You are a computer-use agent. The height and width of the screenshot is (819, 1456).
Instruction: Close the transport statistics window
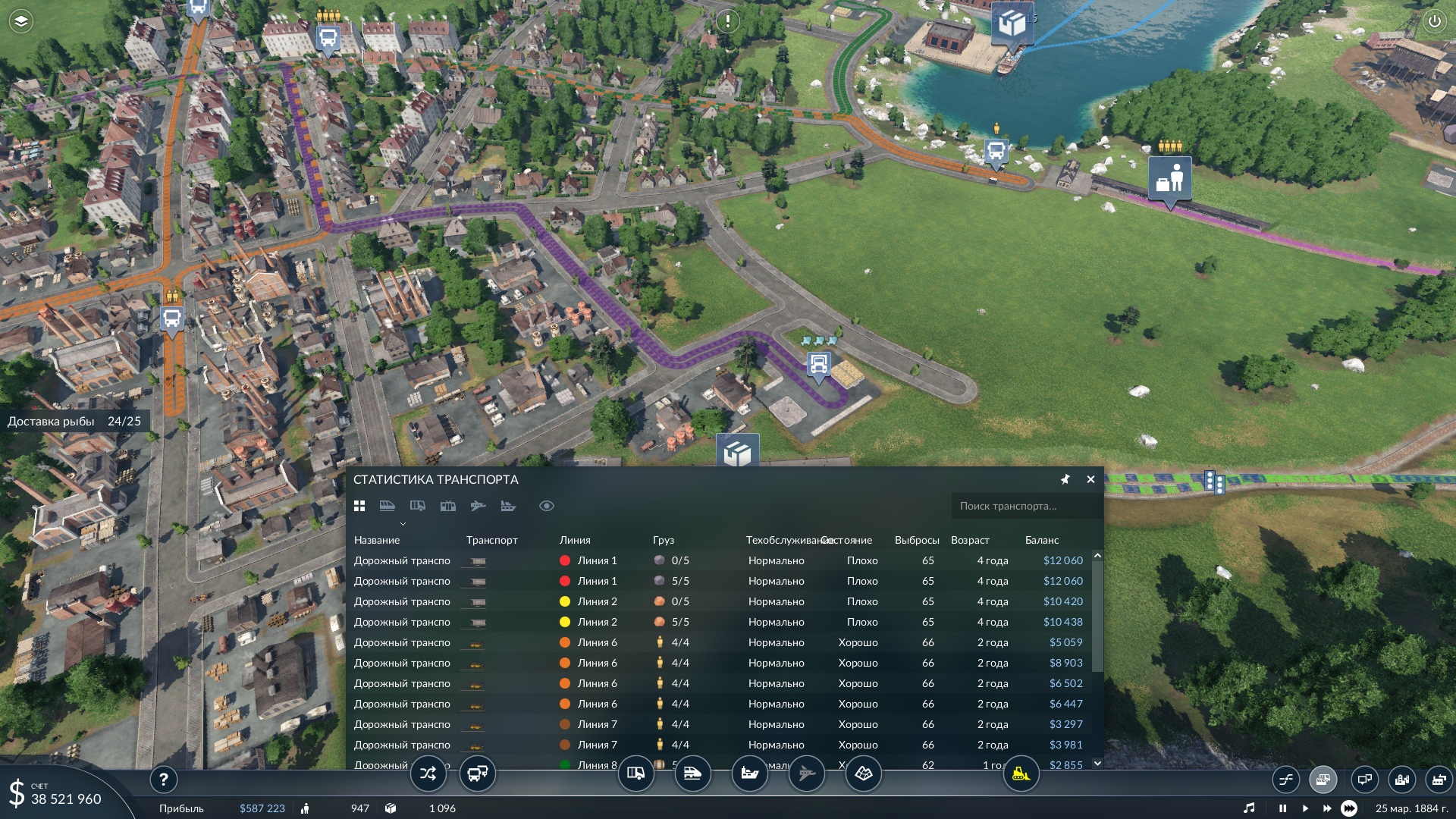tap(1090, 479)
